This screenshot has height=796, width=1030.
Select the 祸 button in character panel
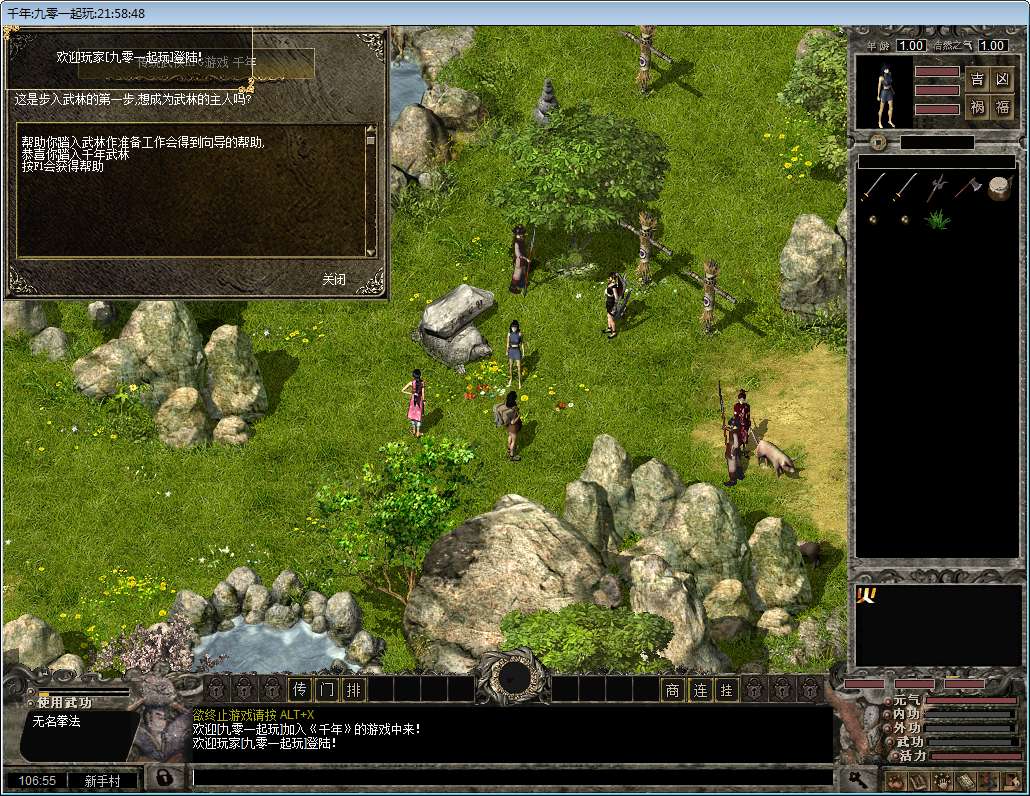(977, 107)
